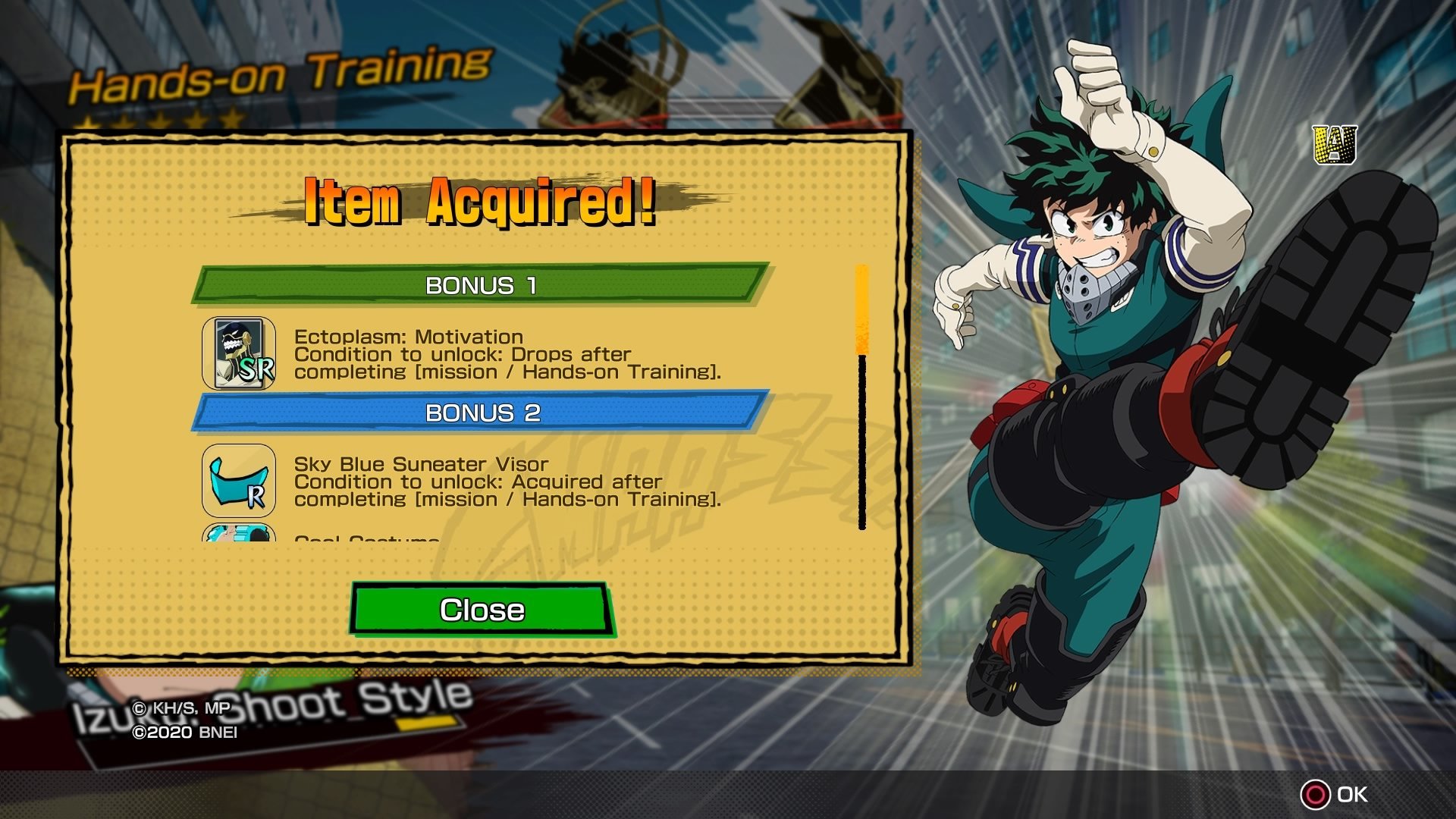The width and height of the screenshot is (1456, 819).
Task: Select the Ectoplasm: Motivation SR card icon
Action: [x=239, y=353]
